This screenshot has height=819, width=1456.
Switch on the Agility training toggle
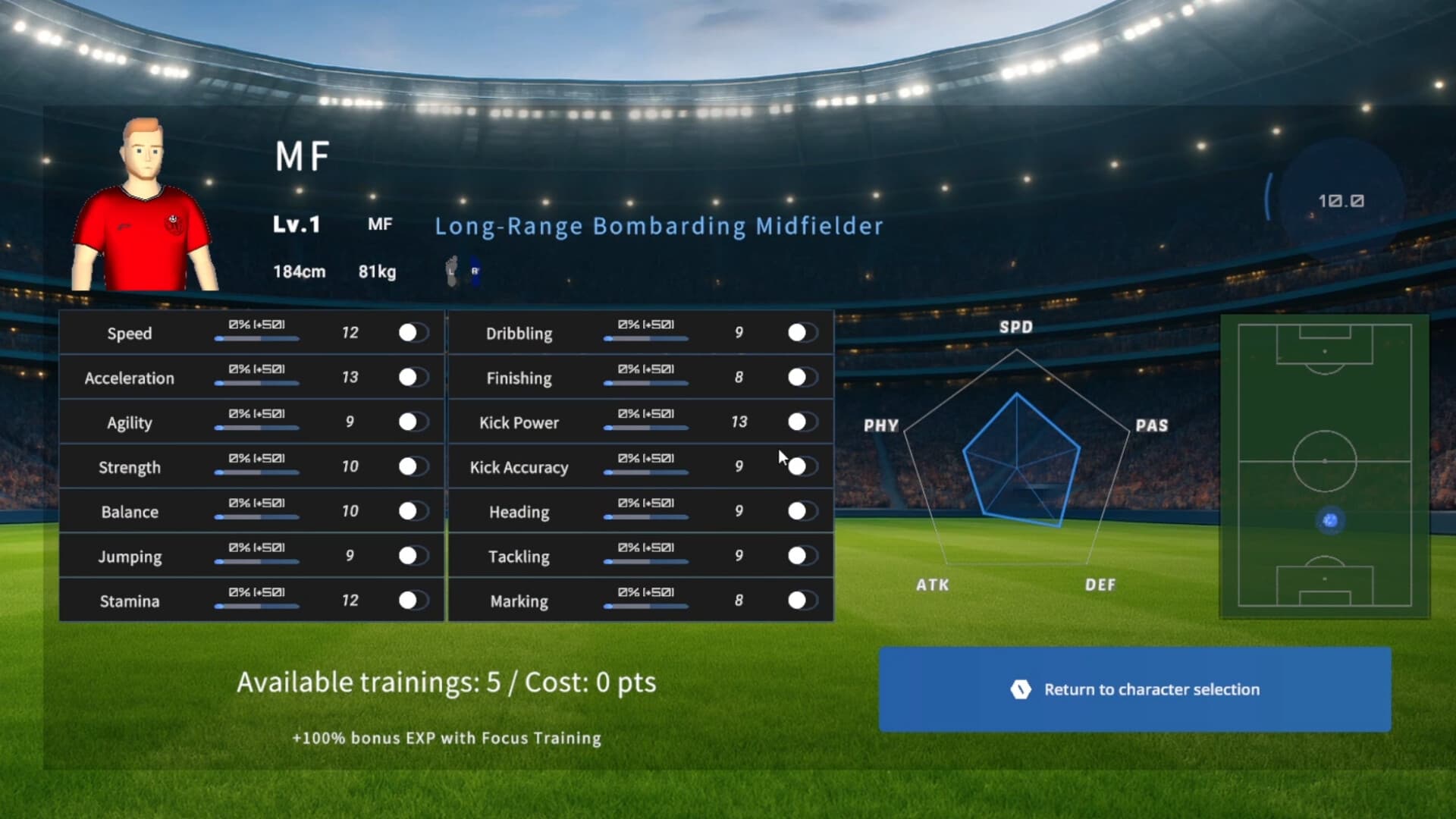(413, 422)
